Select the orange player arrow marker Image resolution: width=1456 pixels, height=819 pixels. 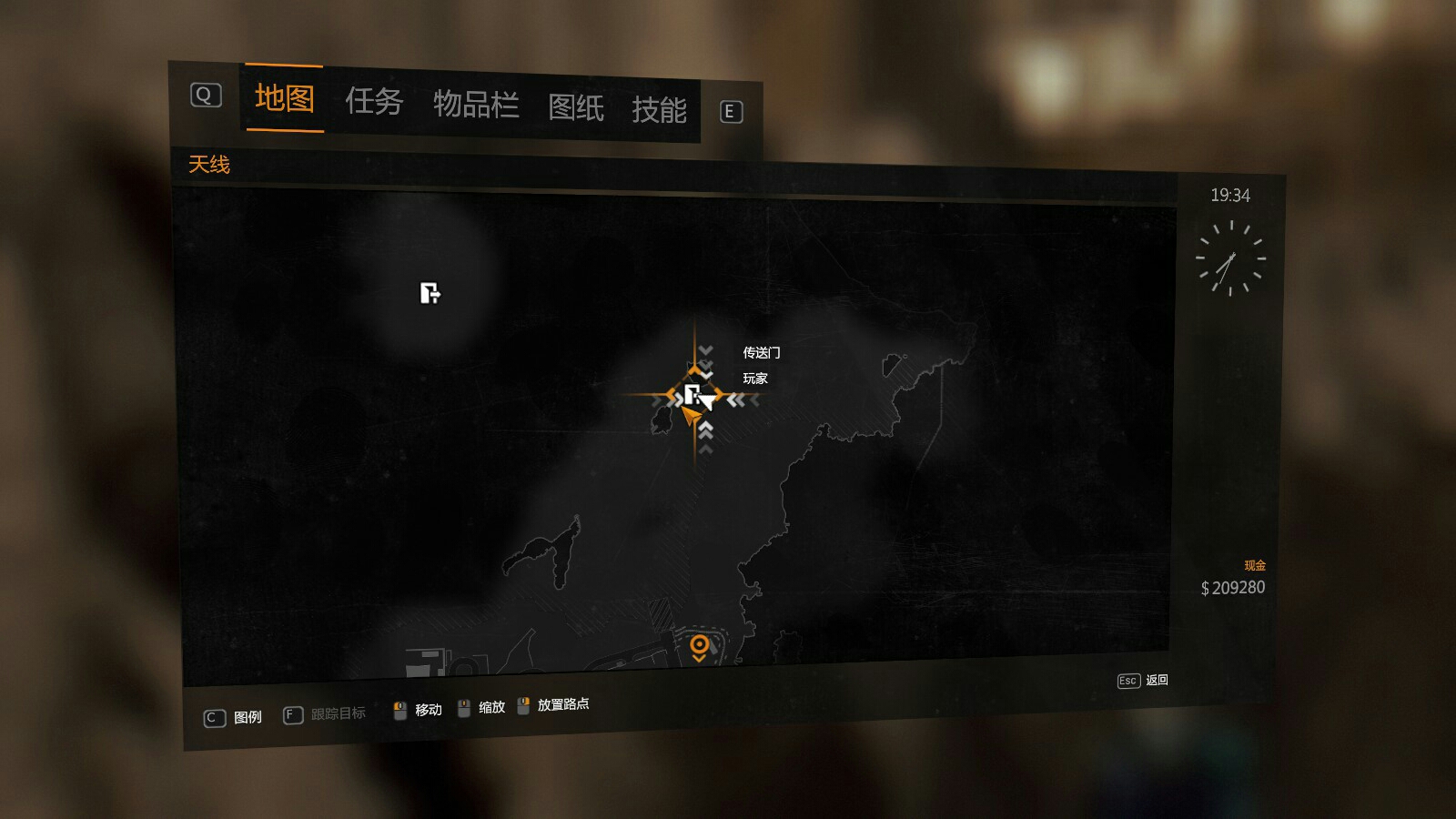(691, 417)
